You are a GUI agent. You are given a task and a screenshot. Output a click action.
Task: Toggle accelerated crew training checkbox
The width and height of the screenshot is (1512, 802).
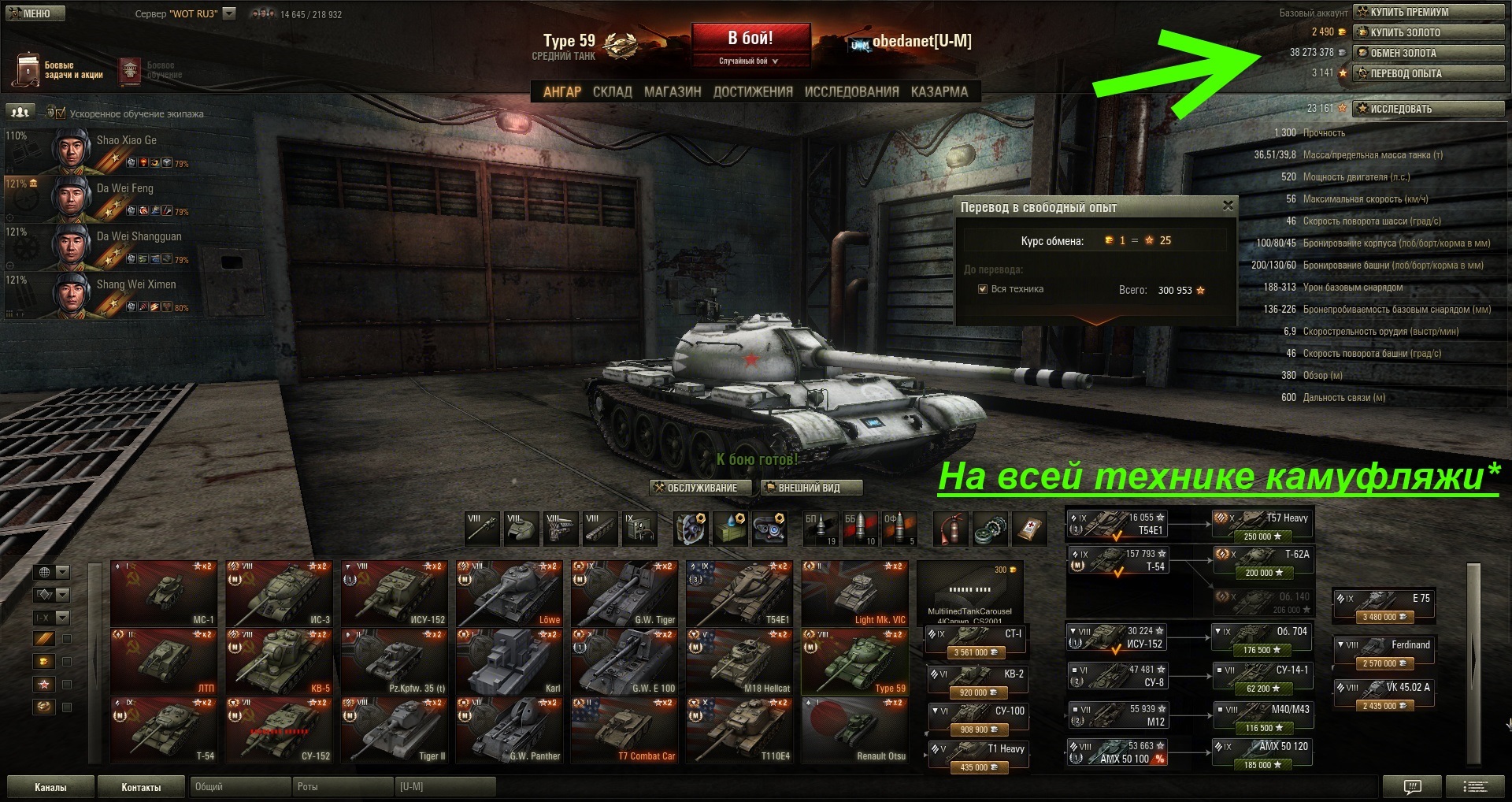click(x=61, y=113)
